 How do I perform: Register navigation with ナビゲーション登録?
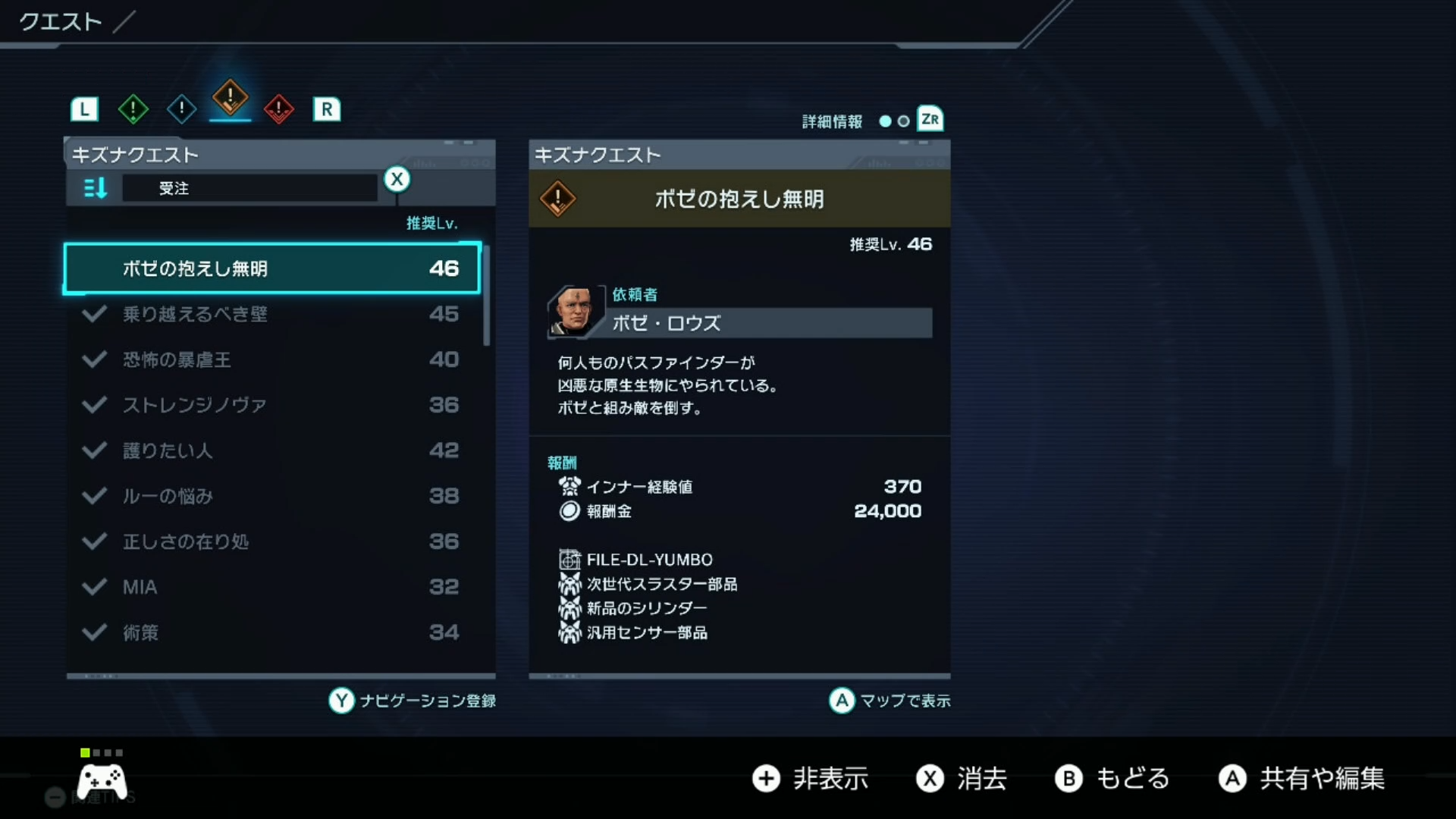412,701
